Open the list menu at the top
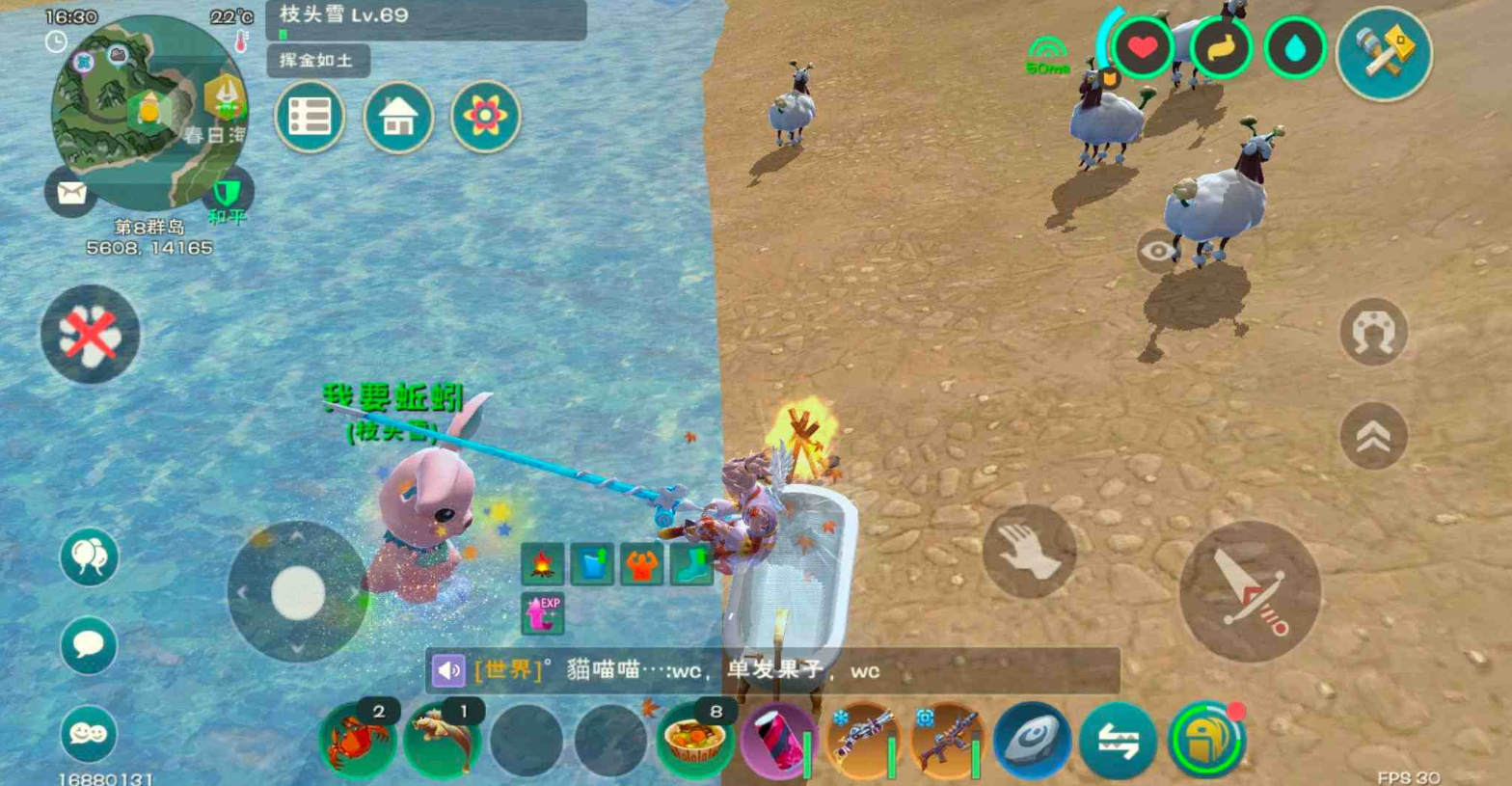1512x786 pixels. [310, 117]
